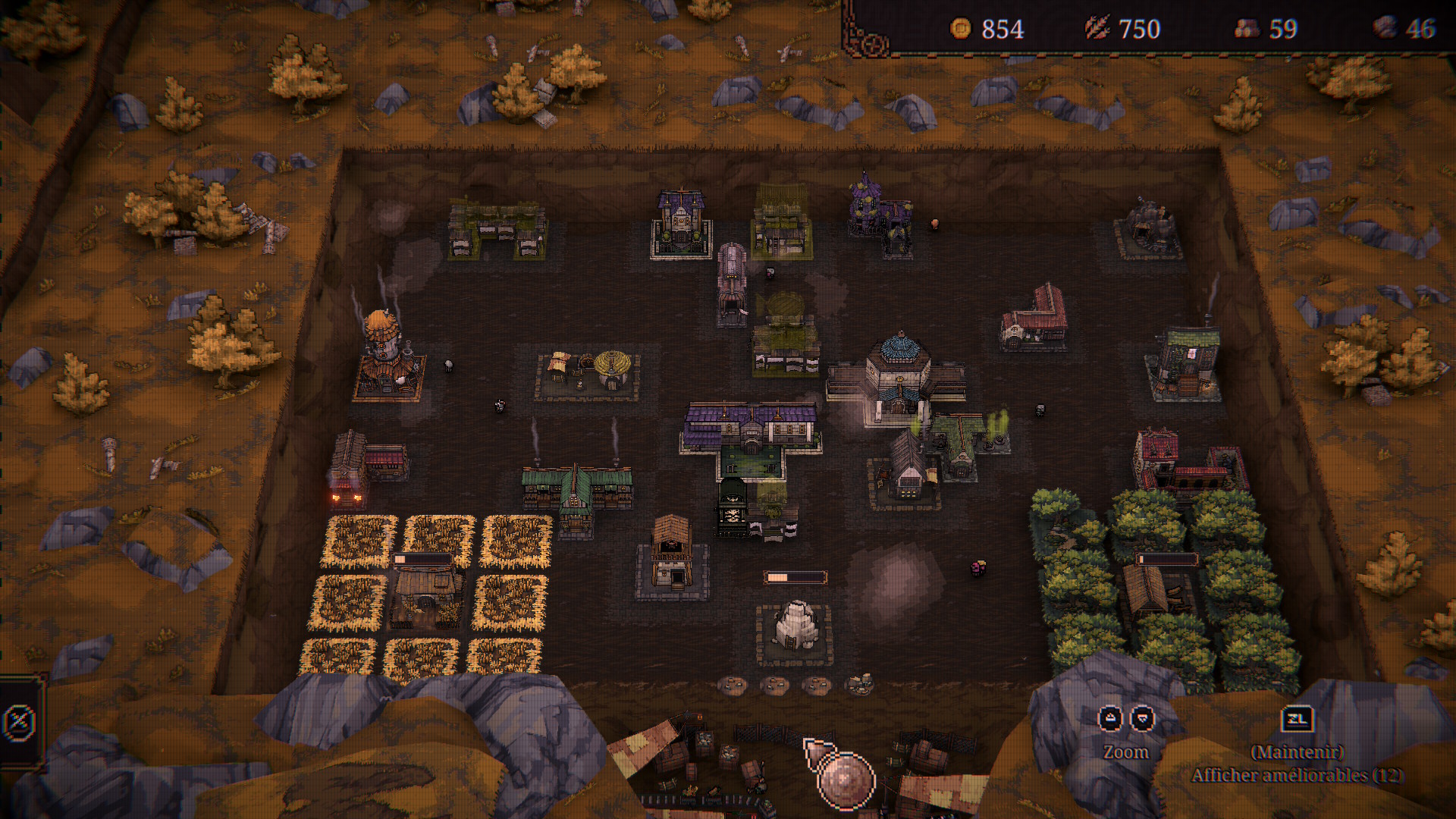Click the crossed-circle icon on the left panel
1456x819 pixels.
pyautogui.click(x=18, y=721)
